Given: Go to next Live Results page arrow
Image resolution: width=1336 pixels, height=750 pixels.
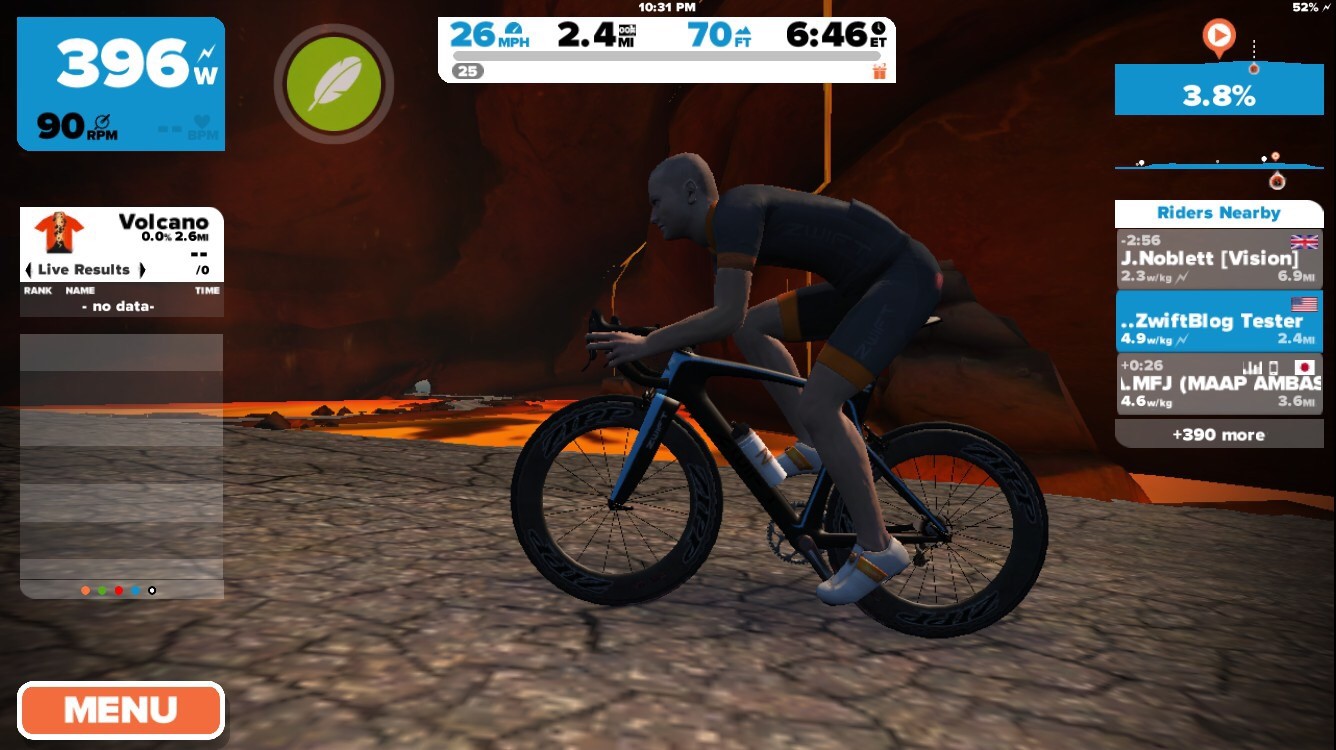Looking at the screenshot, I should click(x=142, y=270).
